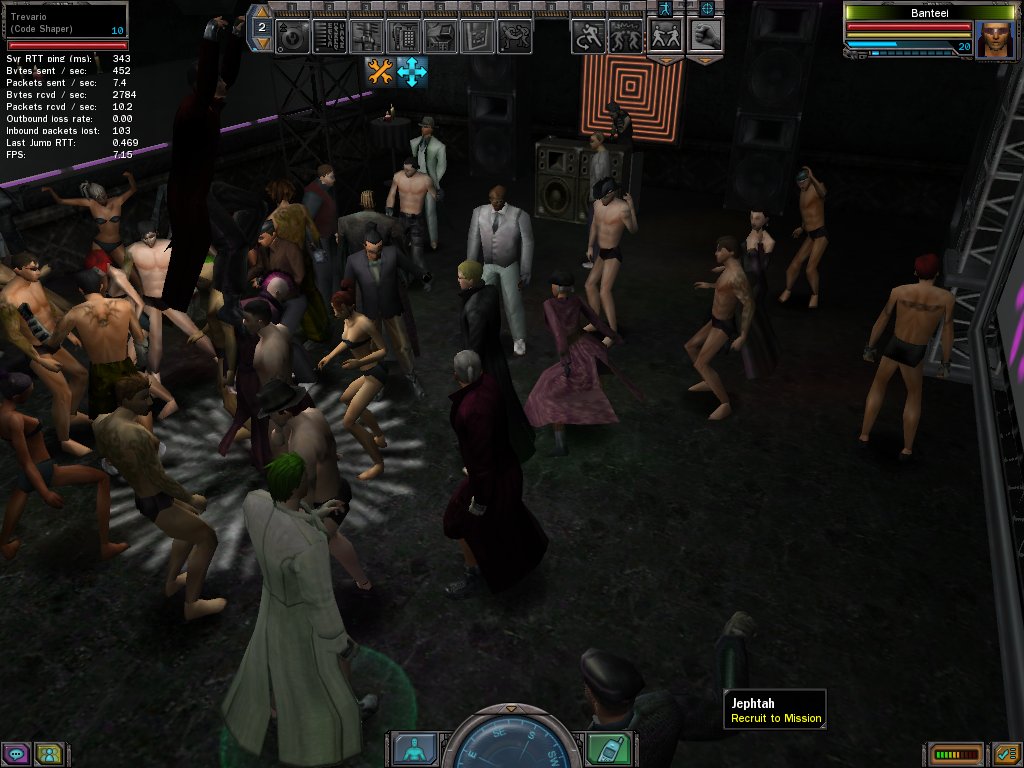Activate the clenched fist ability
The width and height of the screenshot is (1024, 768).
(x=706, y=36)
